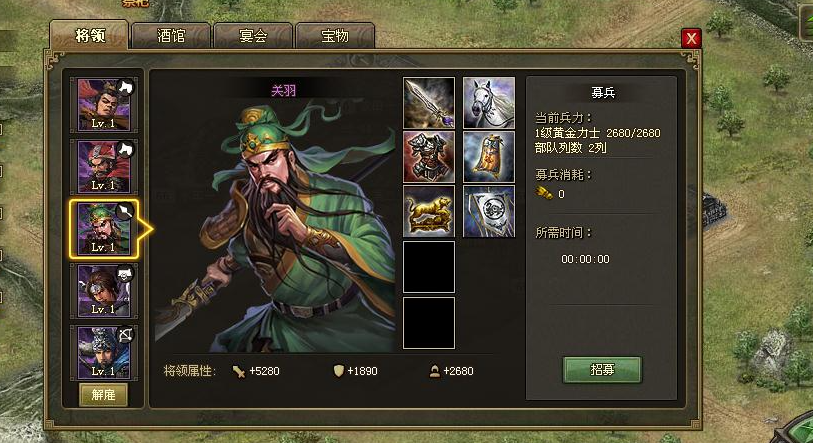The height and width of the screenshot is (443, 813).
Task: Select the sword equipment slot
Action: (429, 103)
